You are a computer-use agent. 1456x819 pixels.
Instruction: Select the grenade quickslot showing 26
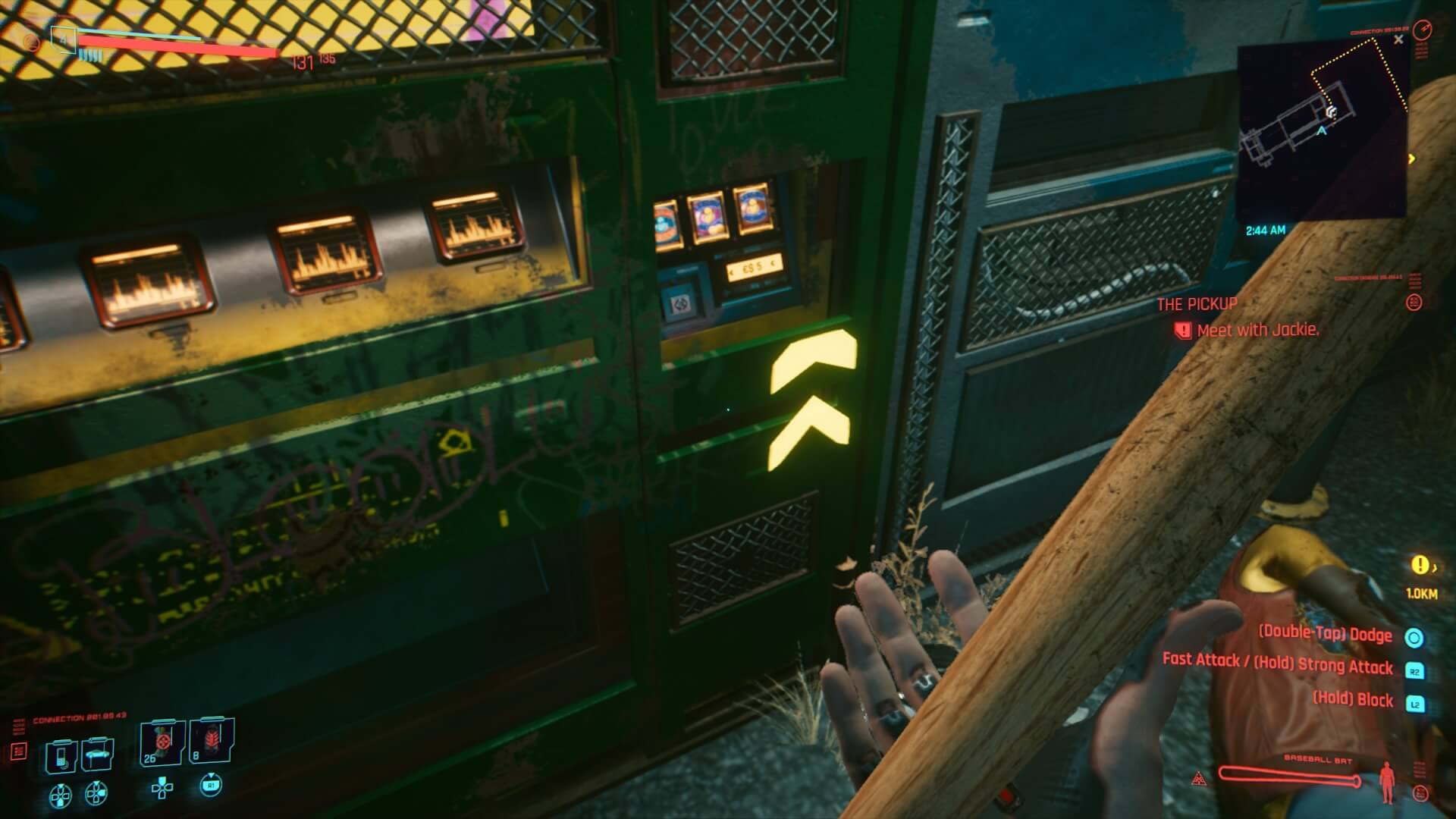click(x=162, y=742)
